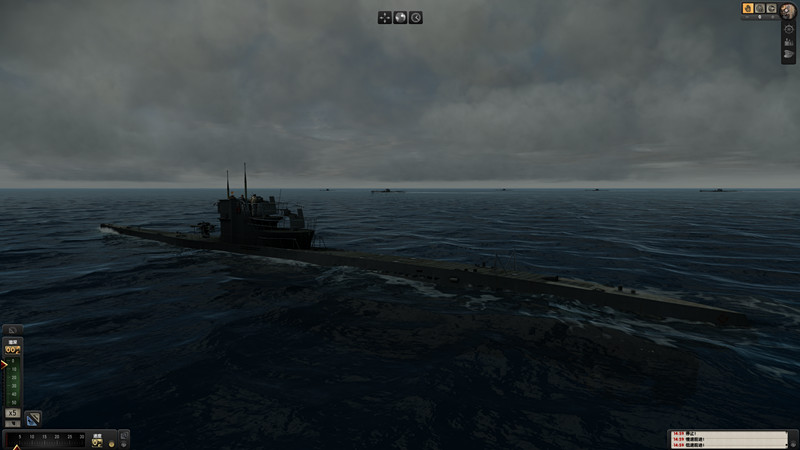800x450 pixels.
Task: Open the globe world map icon
Action: click(400, 17)
